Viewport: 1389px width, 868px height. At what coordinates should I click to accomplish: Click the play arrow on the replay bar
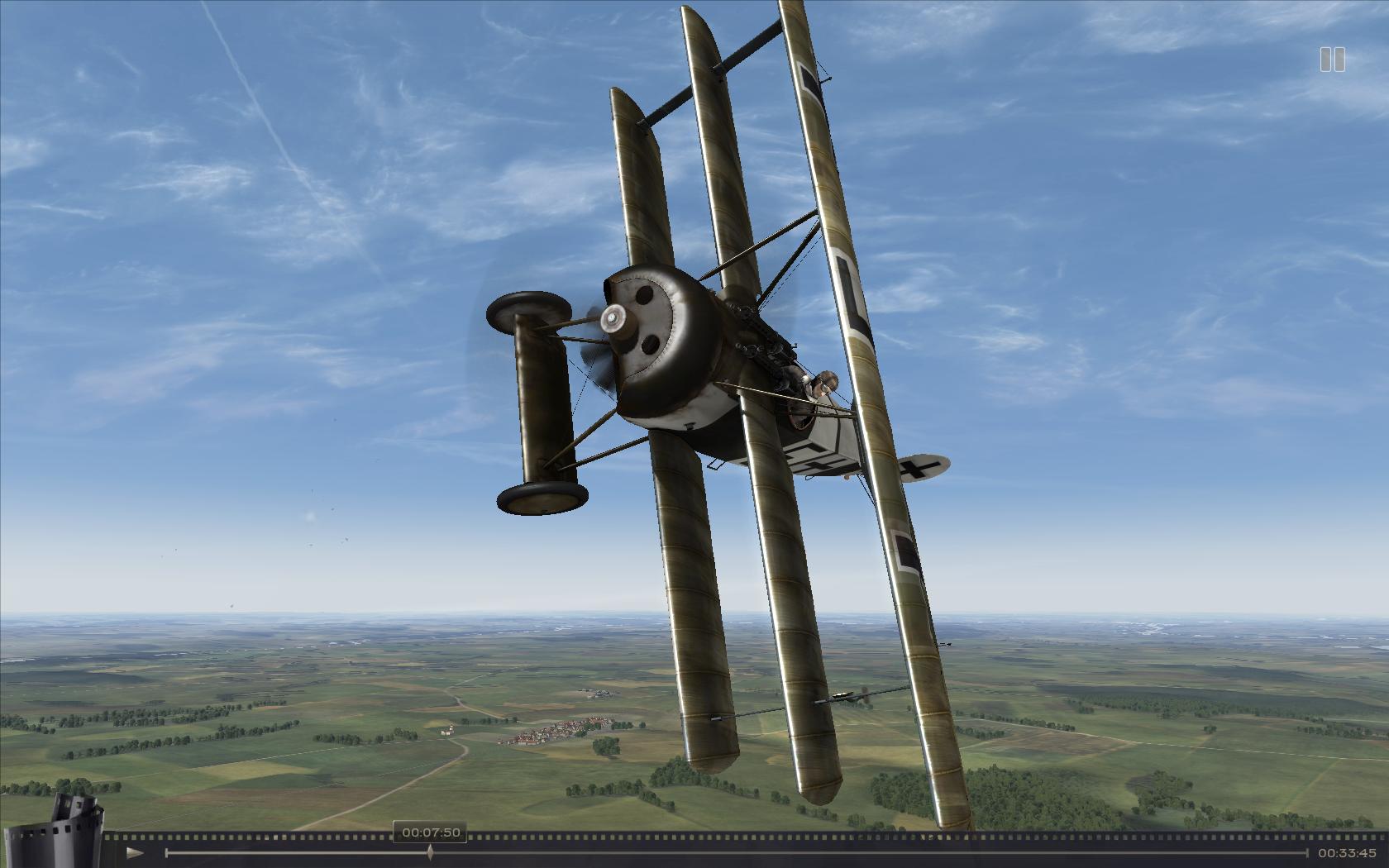(x=136, y=852)
